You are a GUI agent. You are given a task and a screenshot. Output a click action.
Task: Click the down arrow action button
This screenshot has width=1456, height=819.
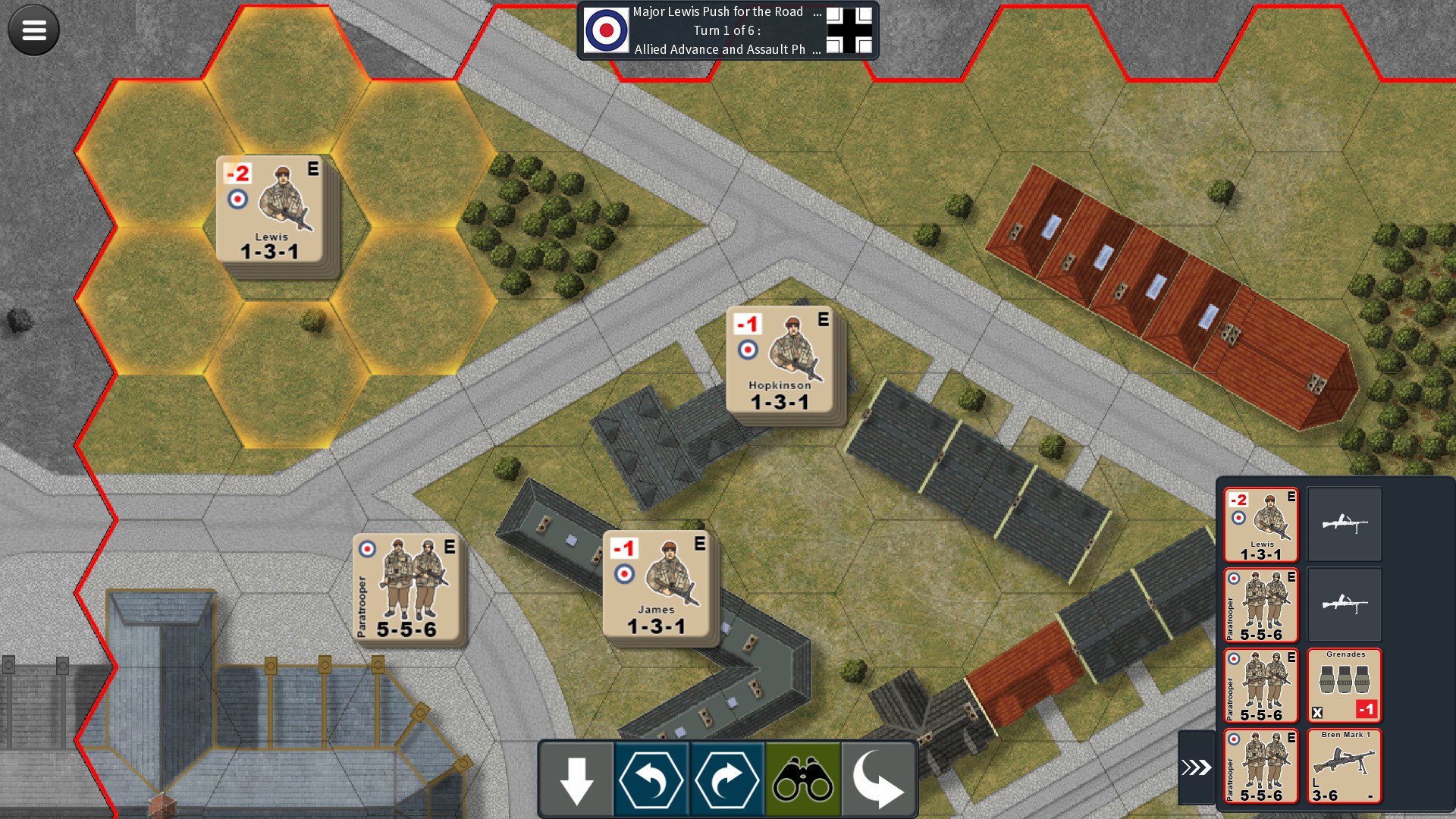(x=576, y=780)
